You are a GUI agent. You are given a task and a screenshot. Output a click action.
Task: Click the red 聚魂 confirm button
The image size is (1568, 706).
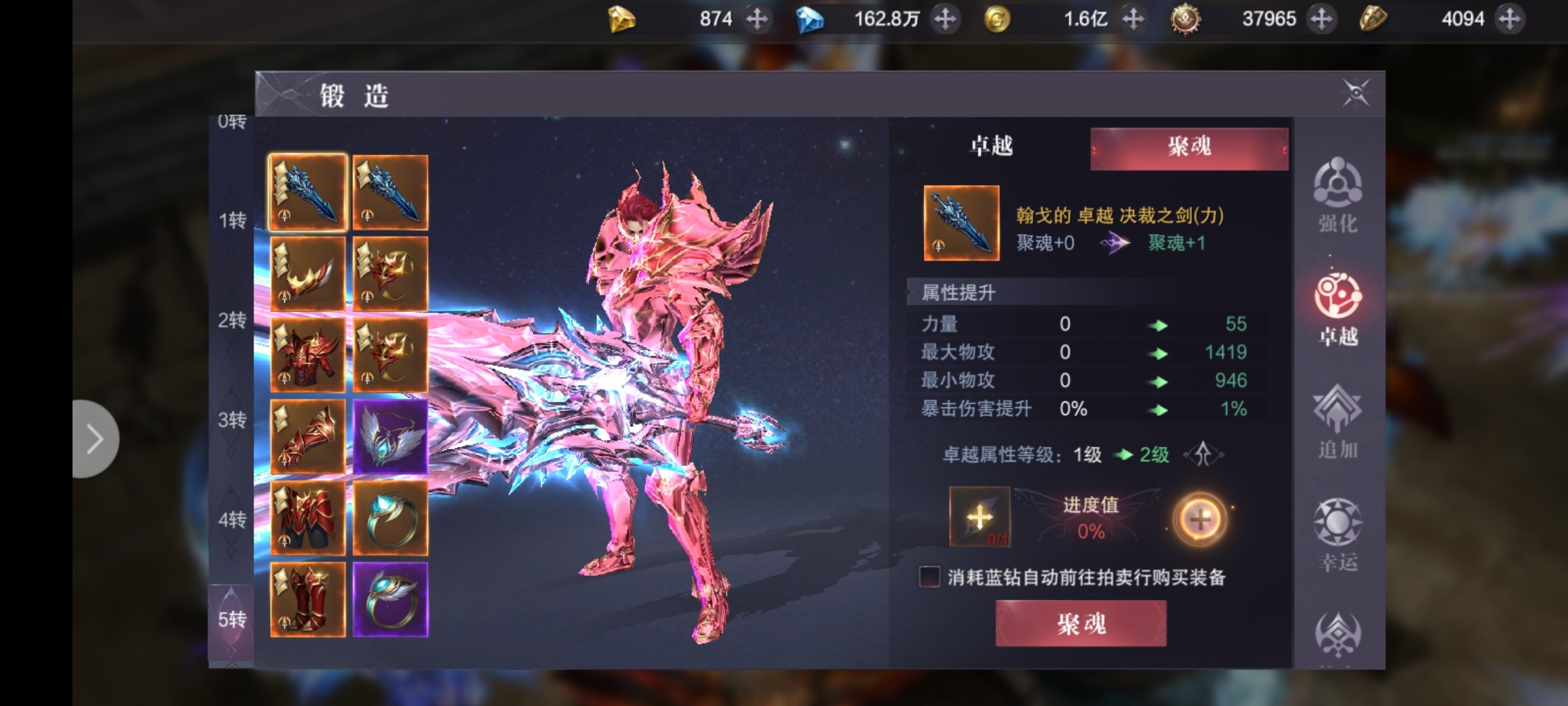[x=1081, y=624]
